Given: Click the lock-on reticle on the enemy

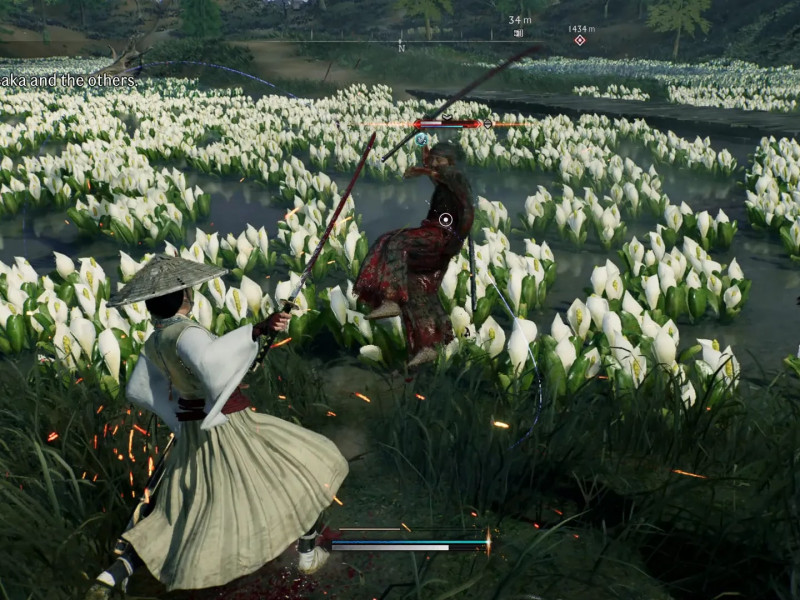Looking at the screenshot, I should (x=446, y=219).
